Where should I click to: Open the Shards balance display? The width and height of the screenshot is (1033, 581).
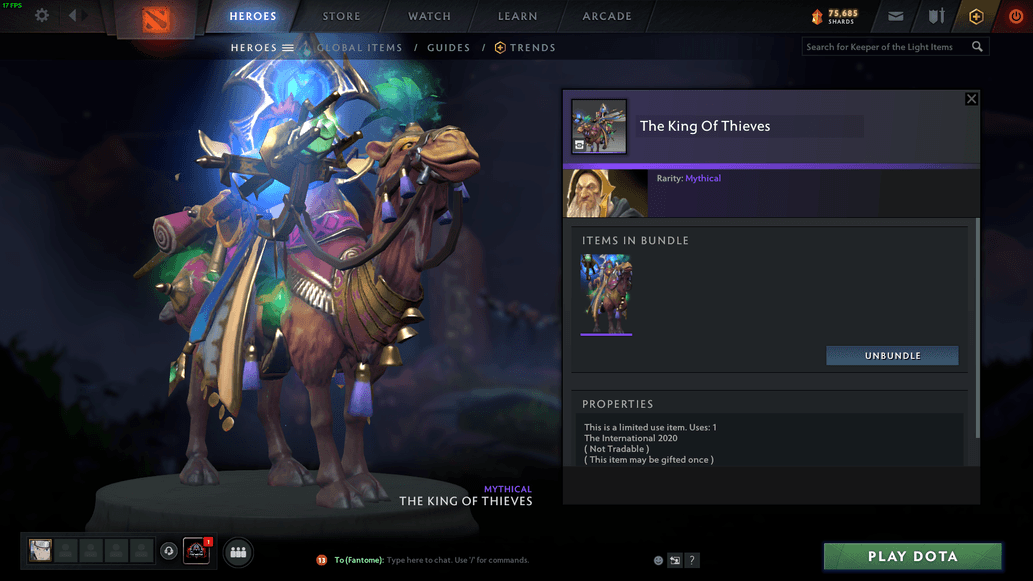(x=835, y=16)
